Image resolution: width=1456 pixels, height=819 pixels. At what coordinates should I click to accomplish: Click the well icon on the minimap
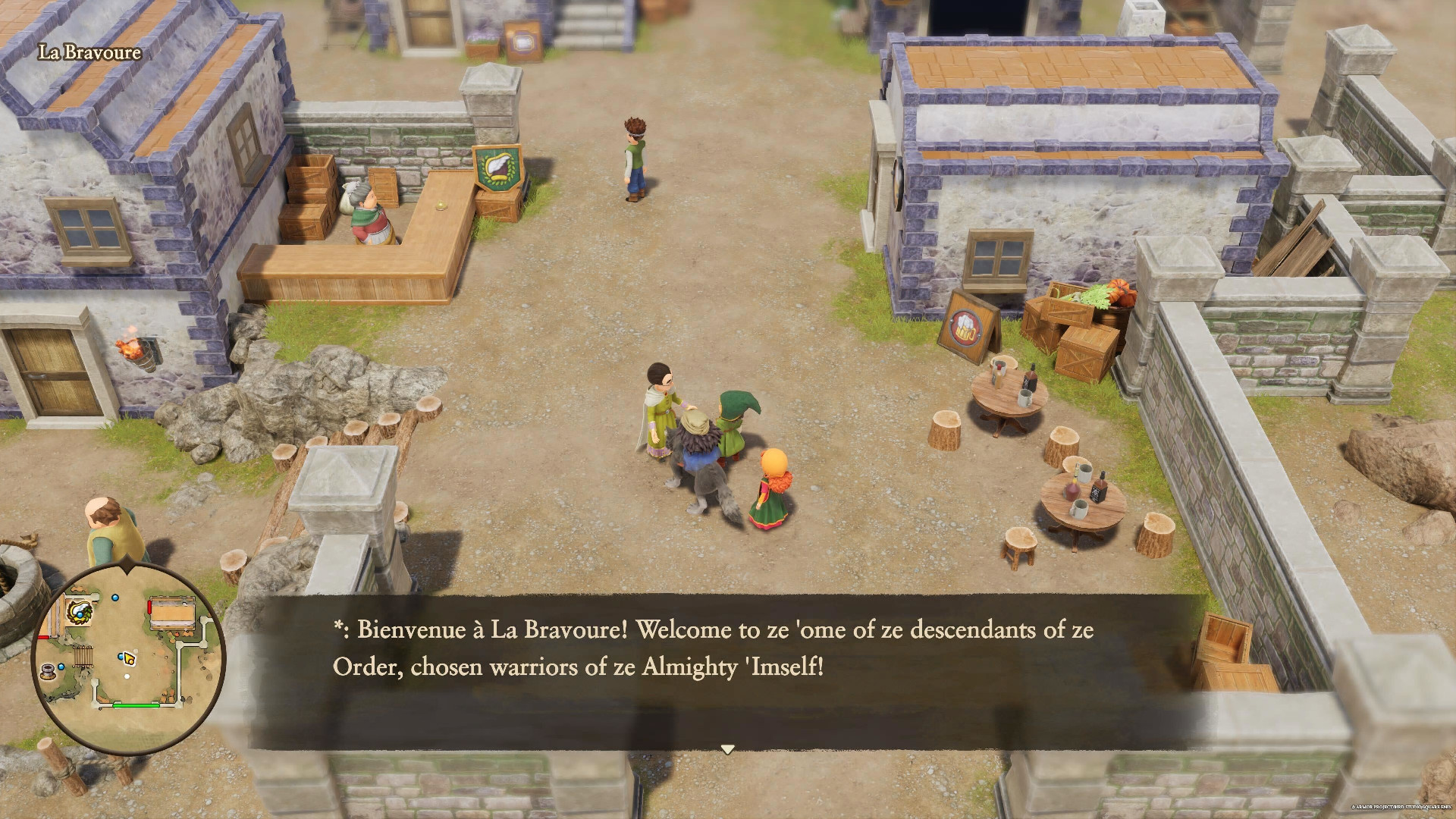click(47, 672)
